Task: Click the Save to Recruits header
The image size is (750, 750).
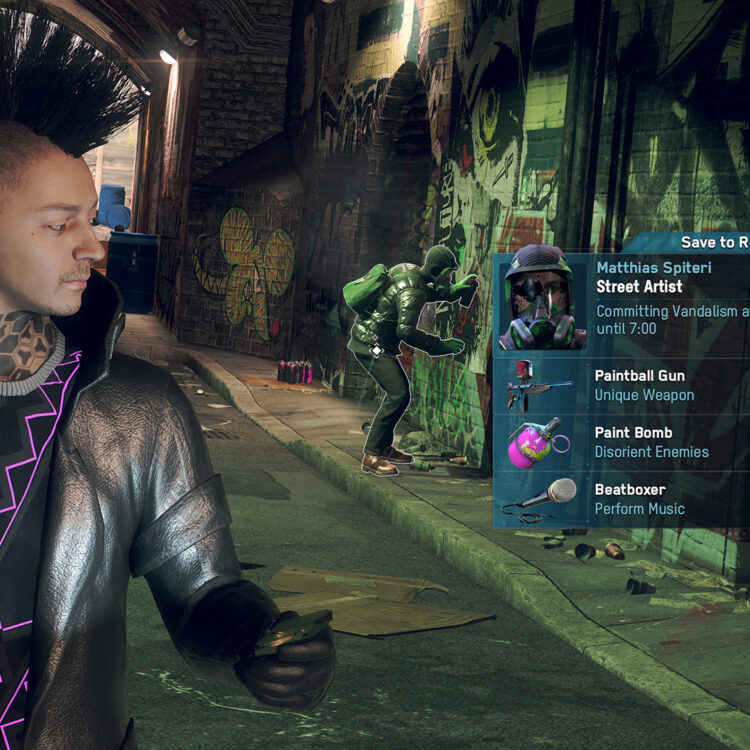Action: click(714, 242)
